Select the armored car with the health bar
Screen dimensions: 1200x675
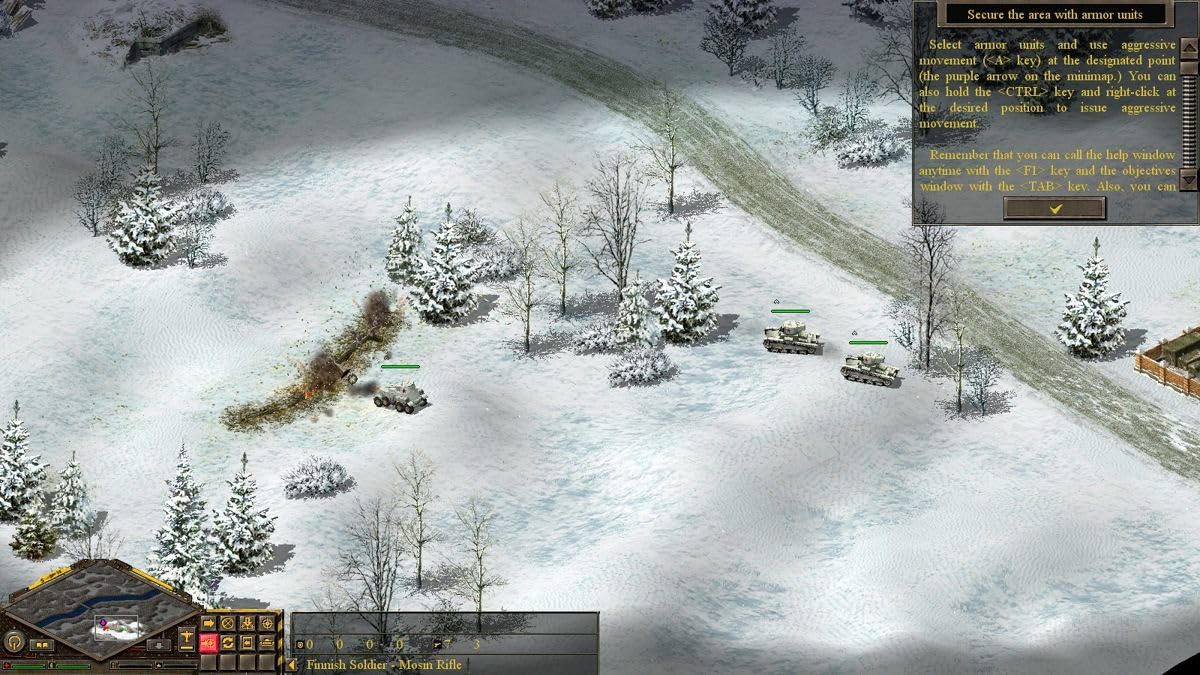point(400,395)
